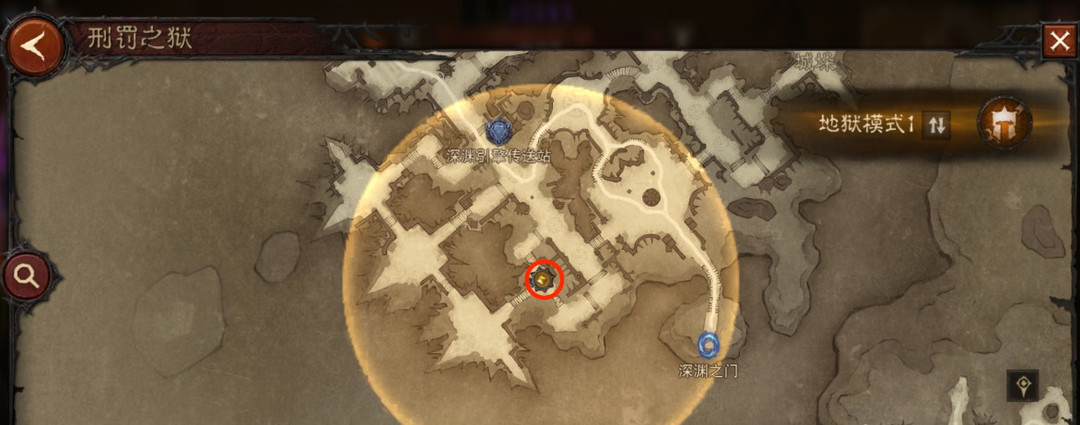Open the round helmet emblem button
Image resolution: width=1080 pixels, height=425 pixels.
click(x=1003, y=123)
